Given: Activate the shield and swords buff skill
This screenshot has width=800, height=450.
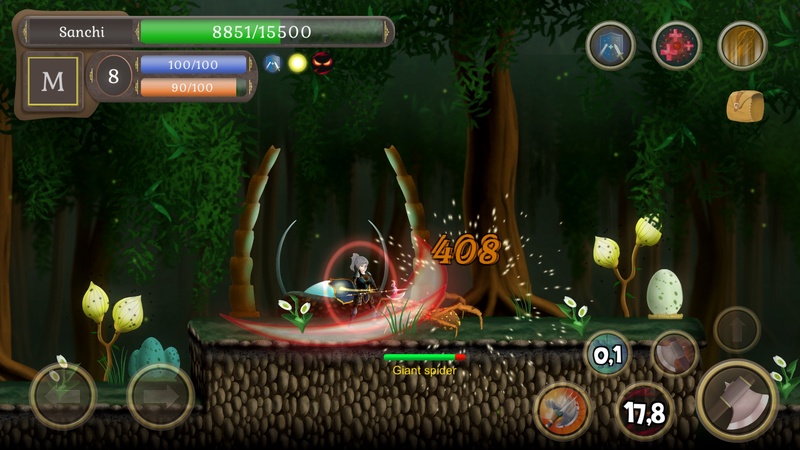Looking at the screenshot, I should [611, 45].
